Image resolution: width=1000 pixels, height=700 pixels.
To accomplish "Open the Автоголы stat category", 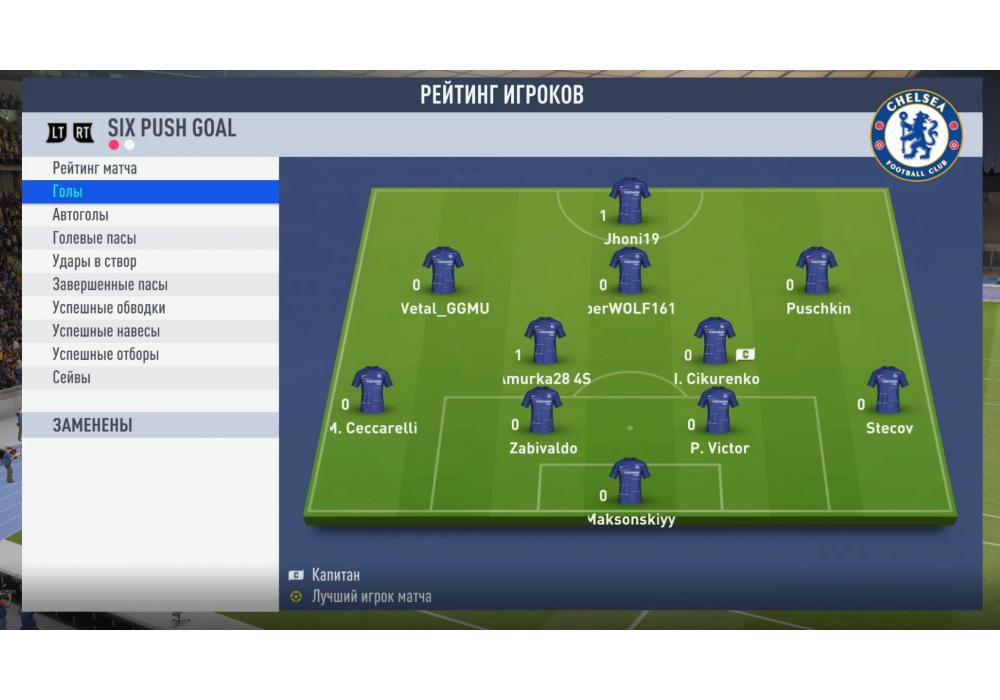I will [x=150, y=215].
